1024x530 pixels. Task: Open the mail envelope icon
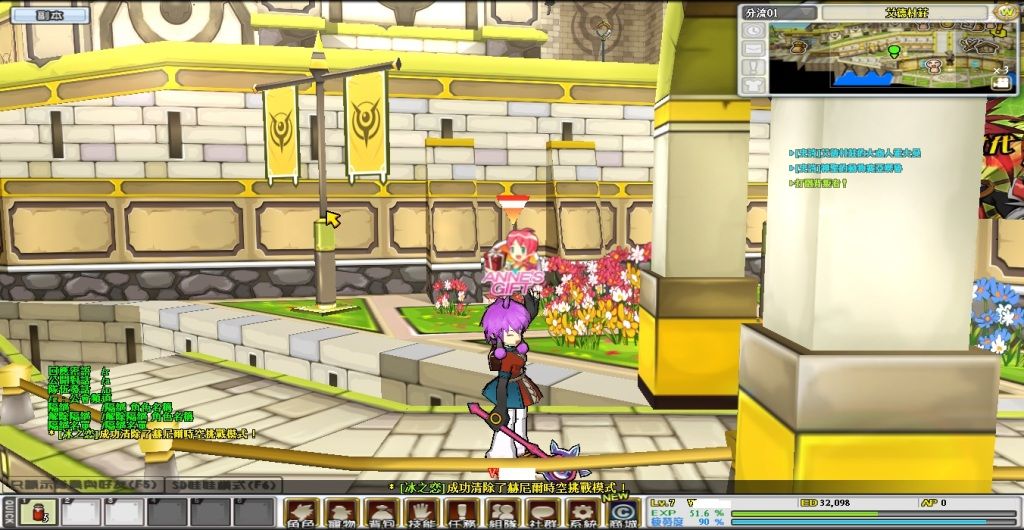tap(754, 48)
